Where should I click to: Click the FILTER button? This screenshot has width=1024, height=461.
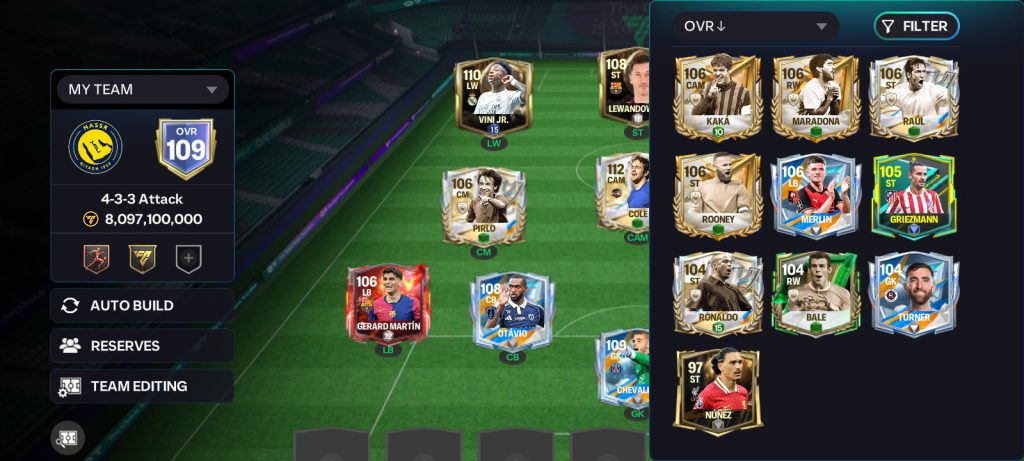pos(916,26)
